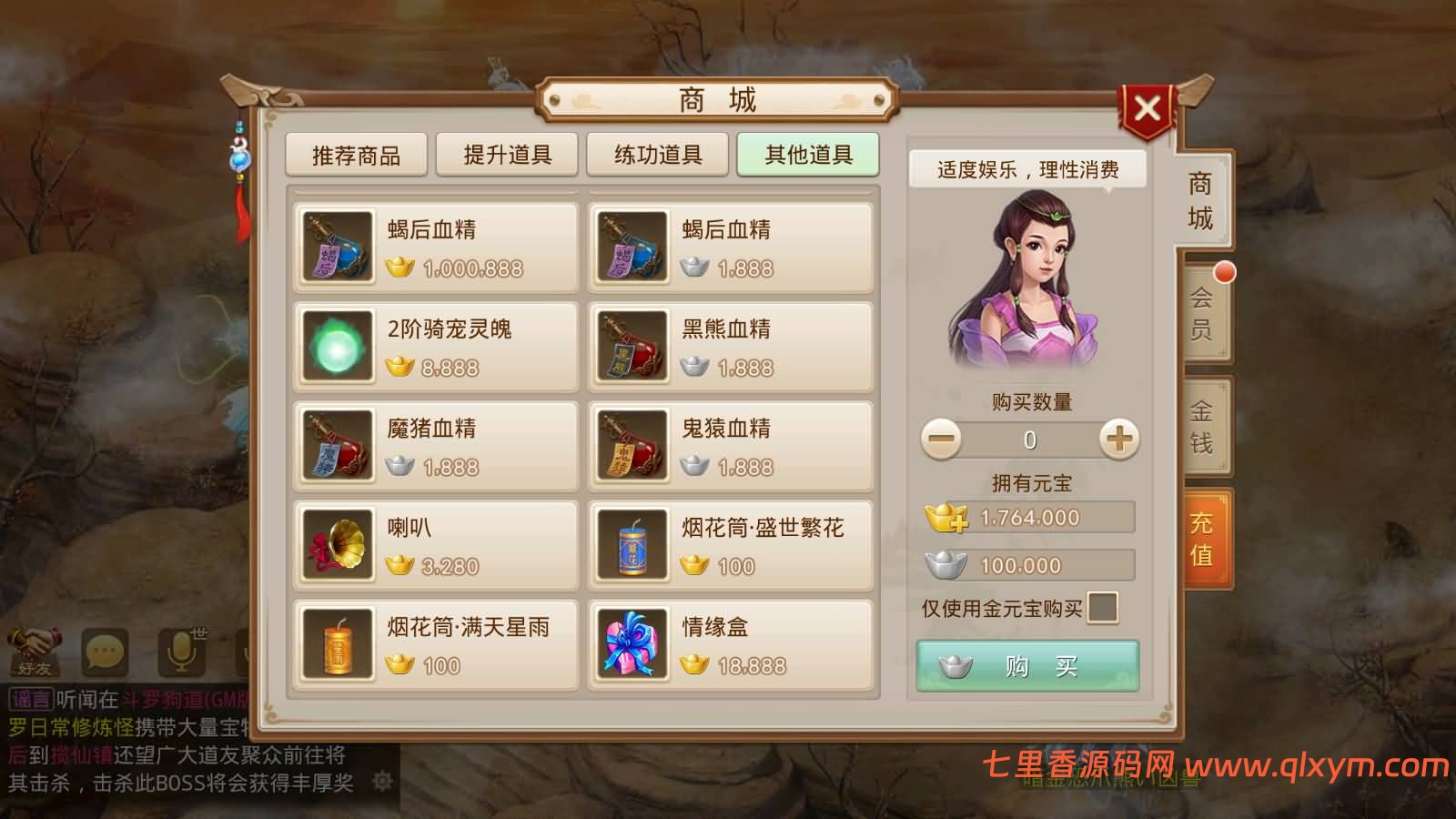Open the 练功道具 tab

(x=656, y=155)
